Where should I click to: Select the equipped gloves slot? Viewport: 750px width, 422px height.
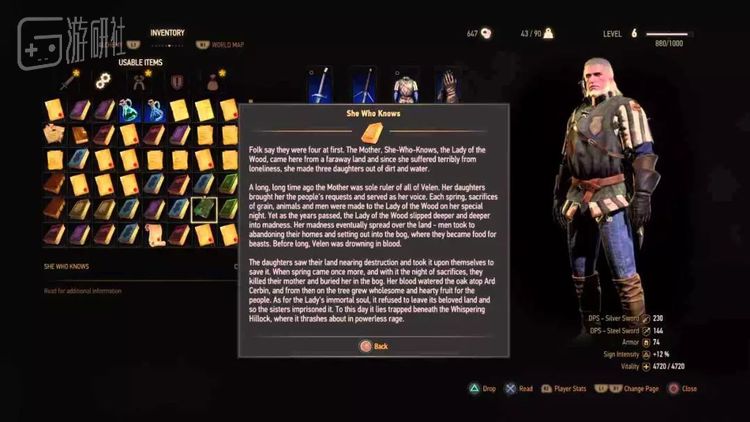448,86
